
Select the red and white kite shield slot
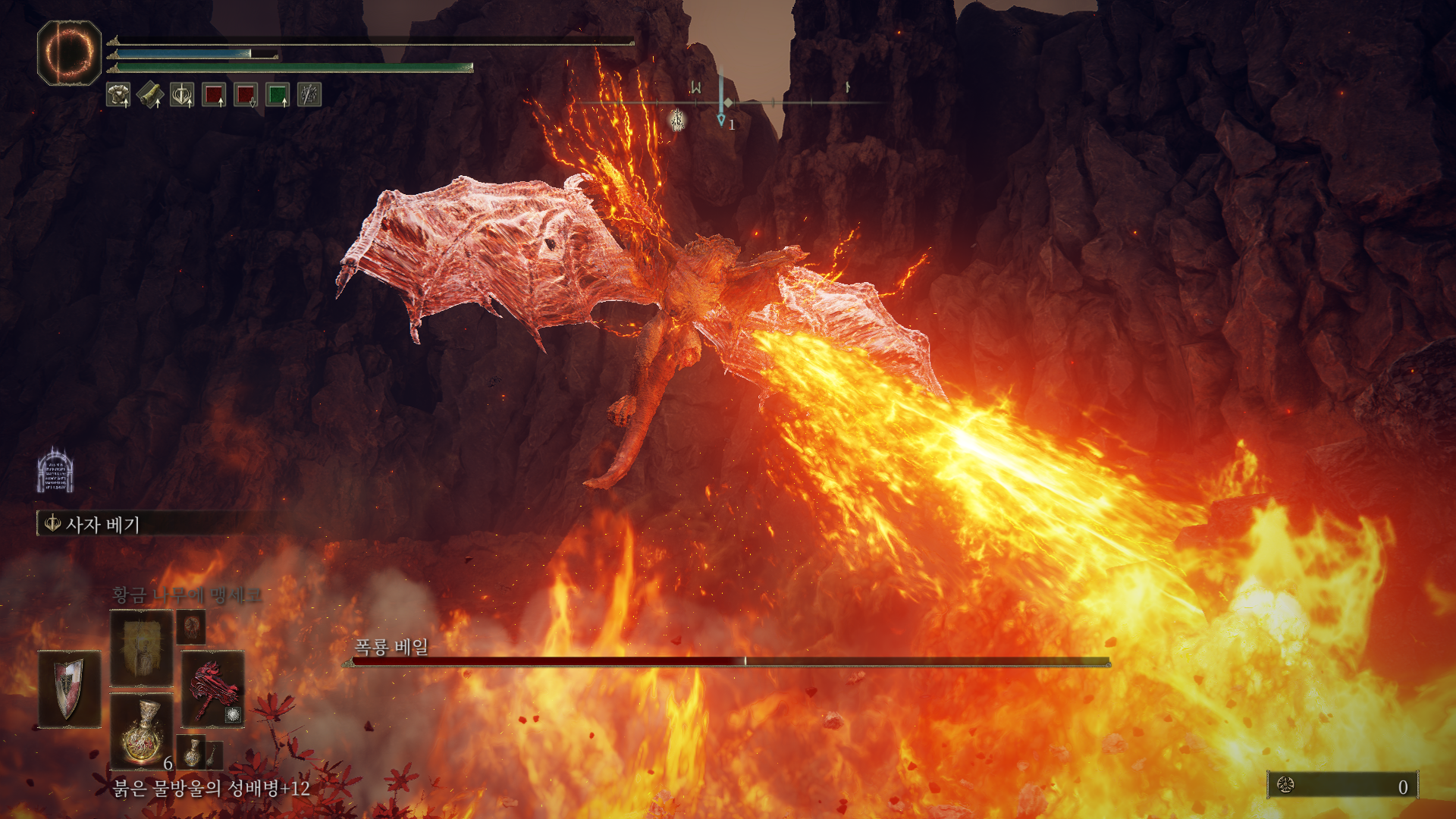(x=70, y=689)
